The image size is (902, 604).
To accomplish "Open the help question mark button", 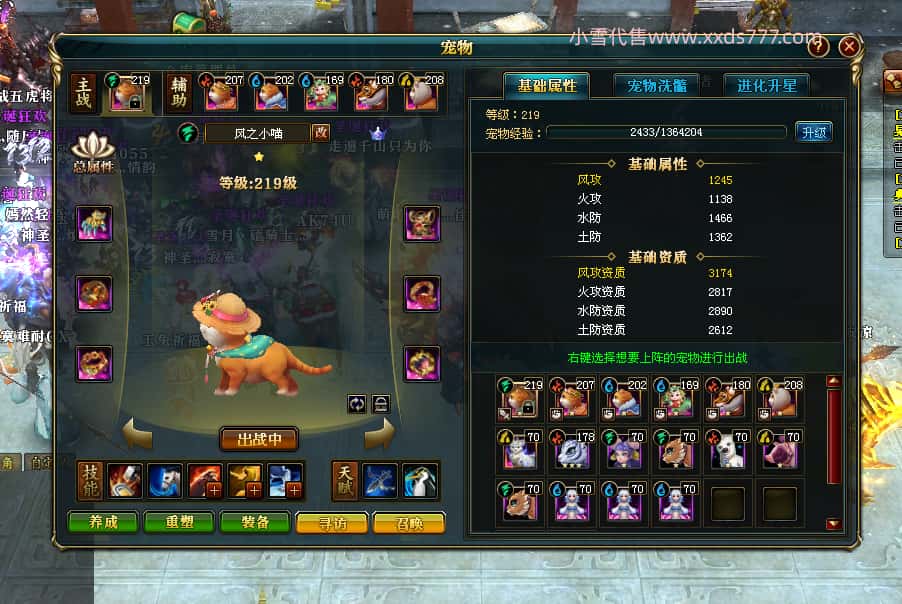I will tap(818, 46).
